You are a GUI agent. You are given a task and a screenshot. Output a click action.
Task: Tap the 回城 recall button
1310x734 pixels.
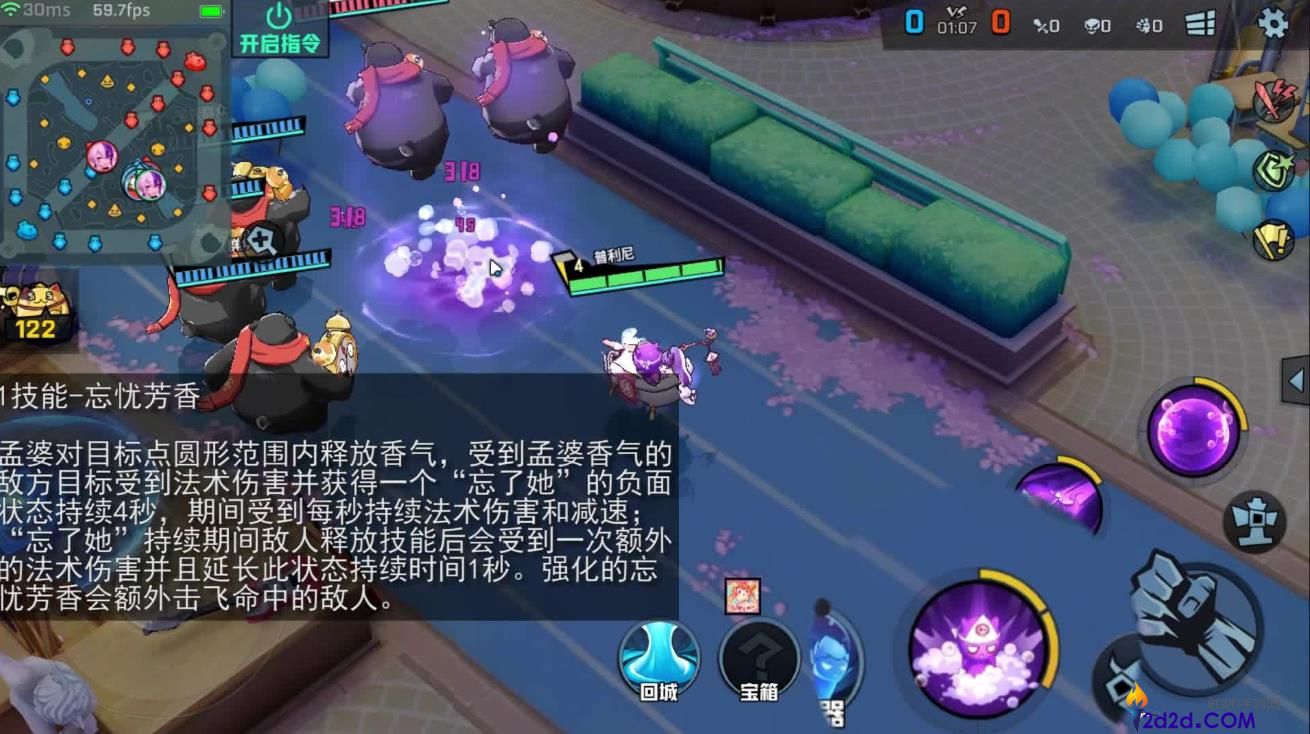click(x=660, y=658)
